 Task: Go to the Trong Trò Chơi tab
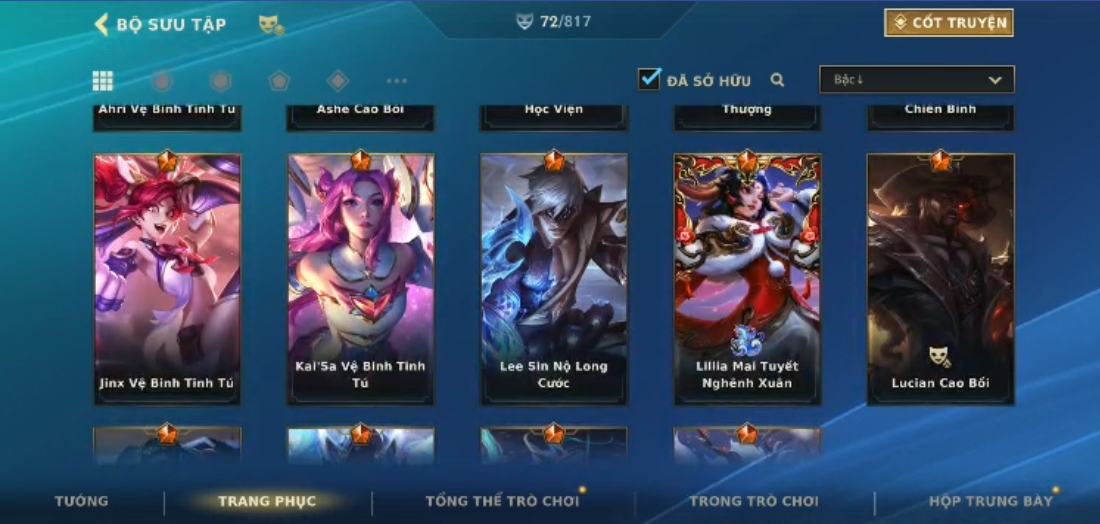pyautogui.click(x=753, y=501)
